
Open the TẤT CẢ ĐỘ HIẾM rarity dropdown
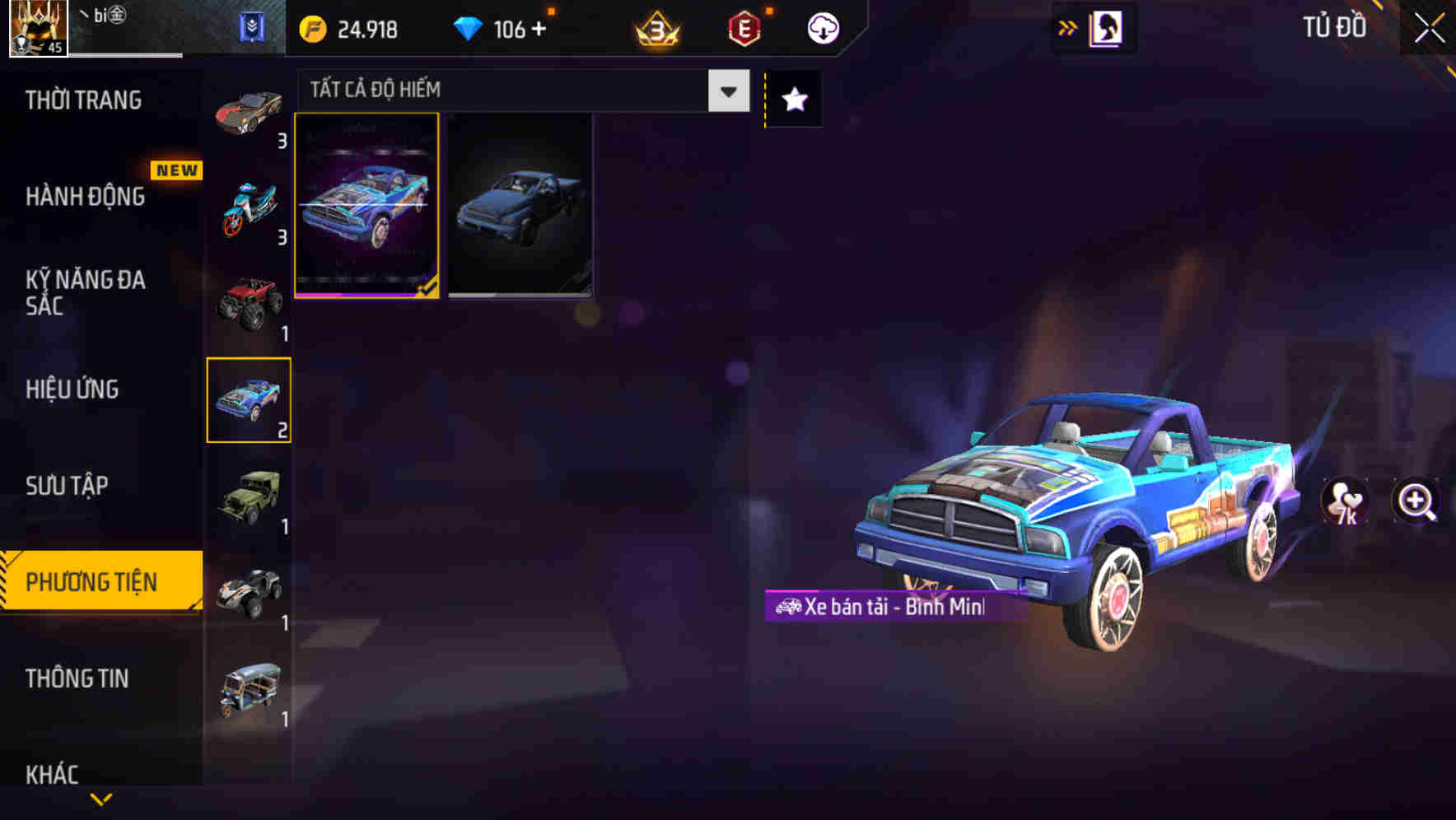pyautogui.click(x=519, y=91)
